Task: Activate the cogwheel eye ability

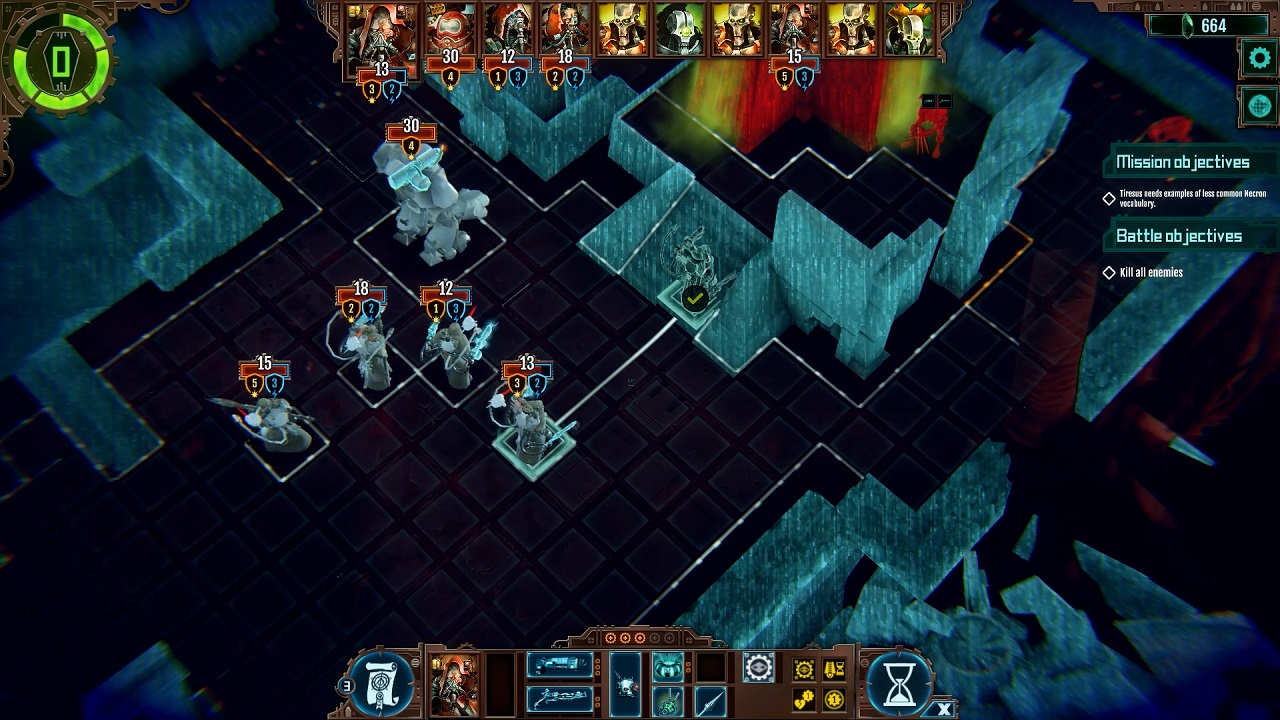Action: point(758,667)
